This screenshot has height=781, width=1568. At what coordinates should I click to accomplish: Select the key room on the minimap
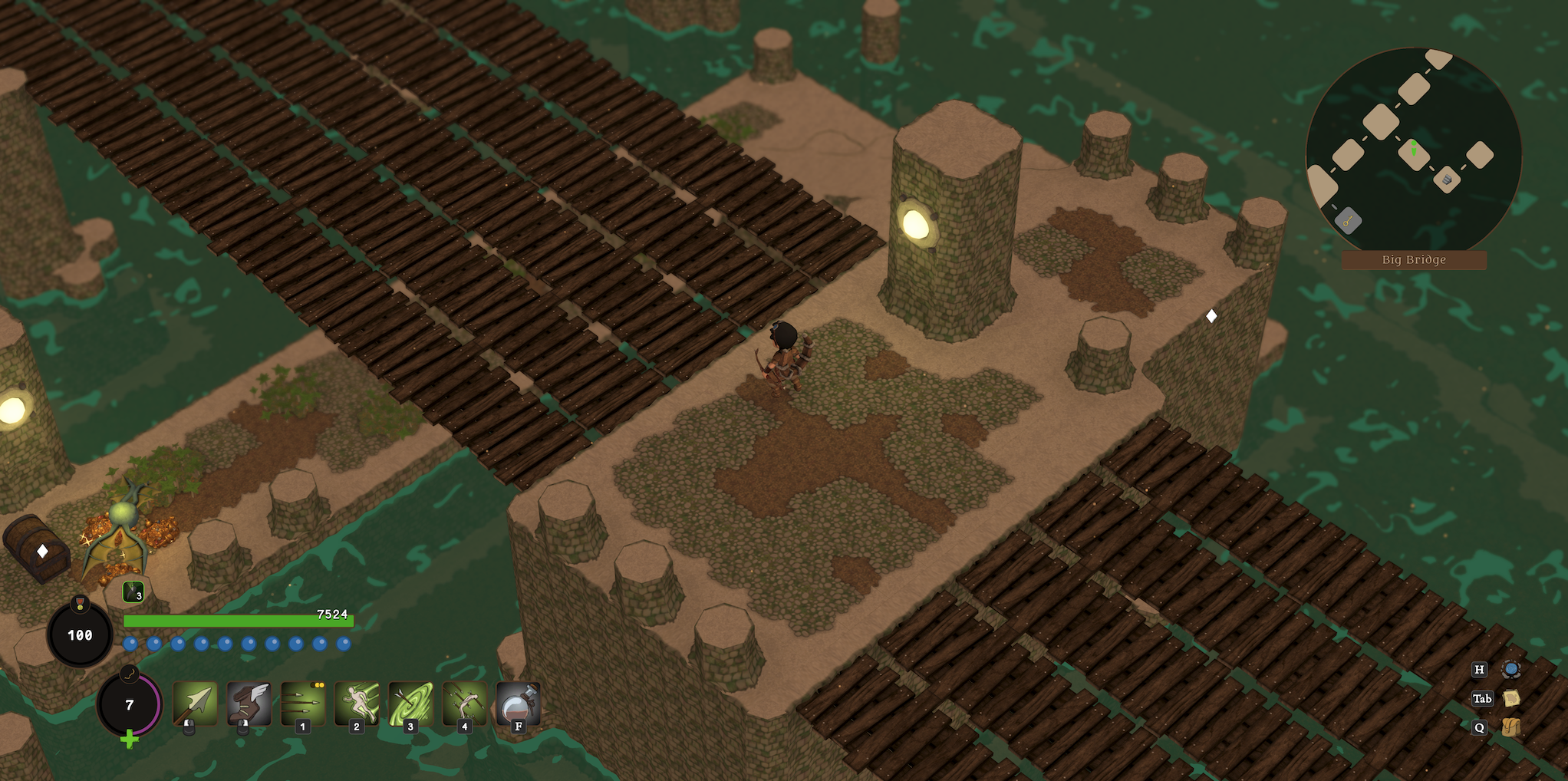1348,222
